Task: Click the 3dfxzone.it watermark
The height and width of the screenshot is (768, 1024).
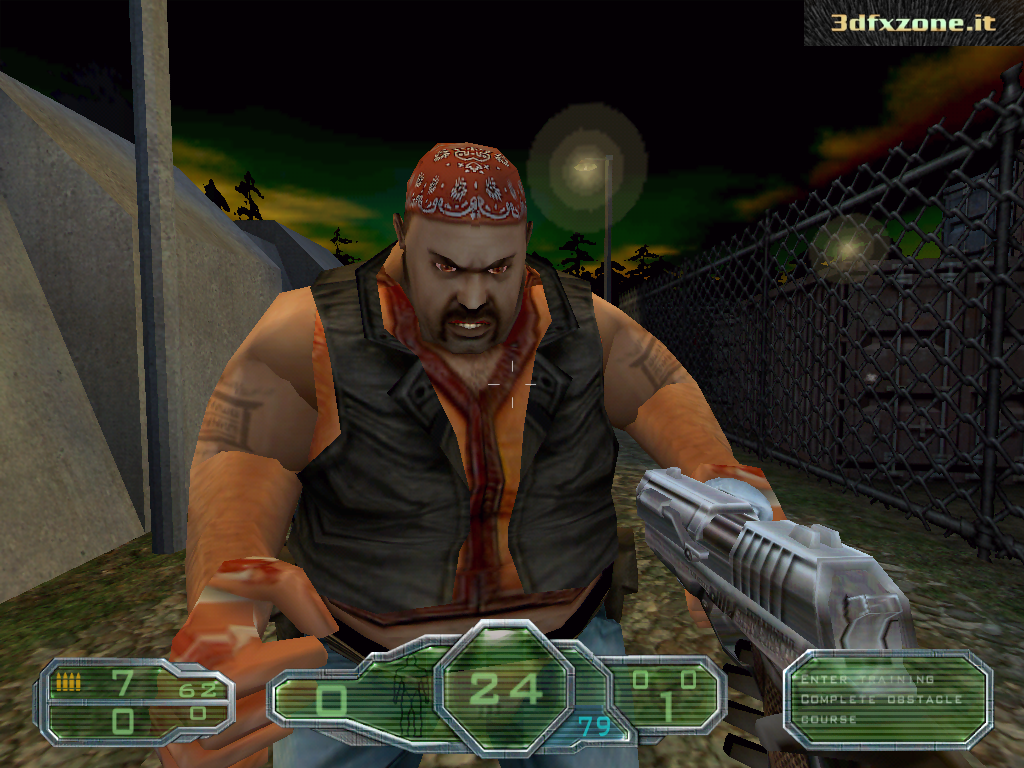Action: click(x=913, y=22)
